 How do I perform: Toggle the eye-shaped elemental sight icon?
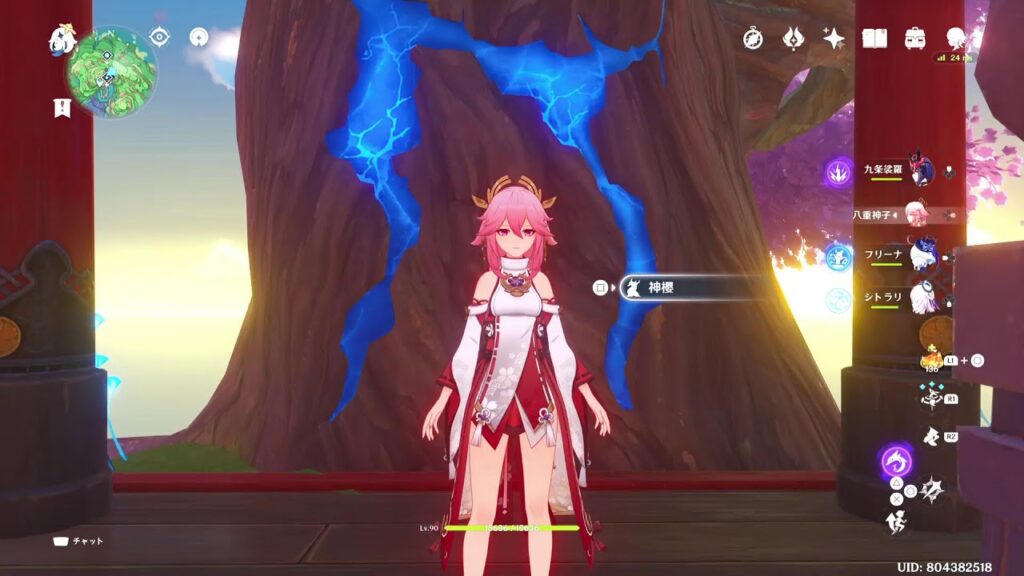coord(159,38)
